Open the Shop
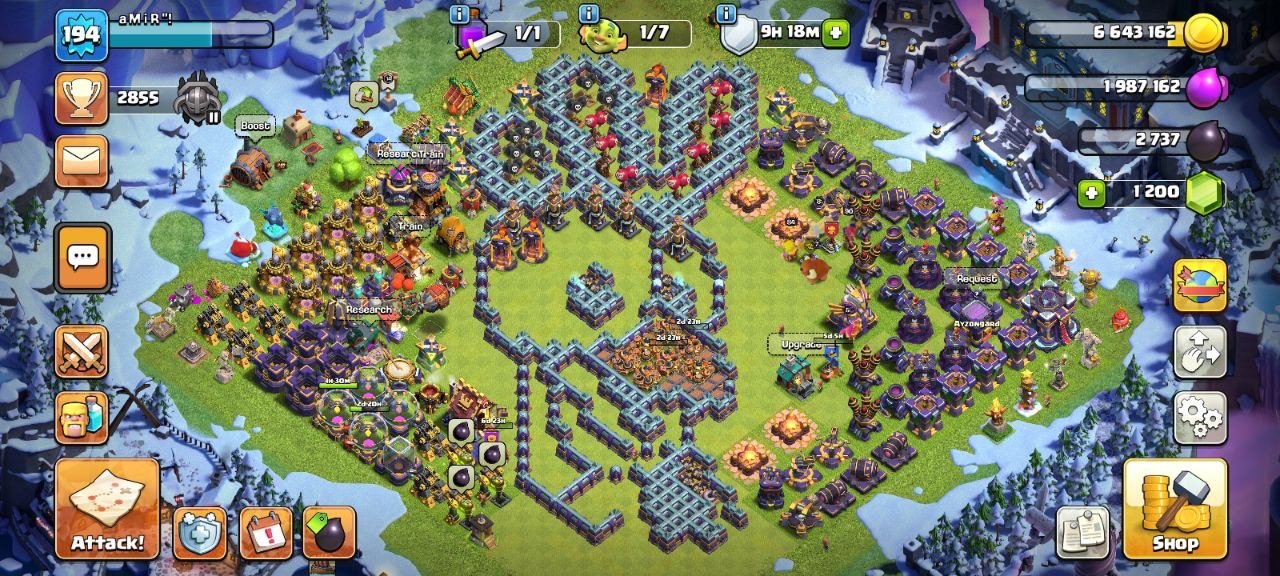This screenshot has height=576, width=1280. click(1175, 509)
